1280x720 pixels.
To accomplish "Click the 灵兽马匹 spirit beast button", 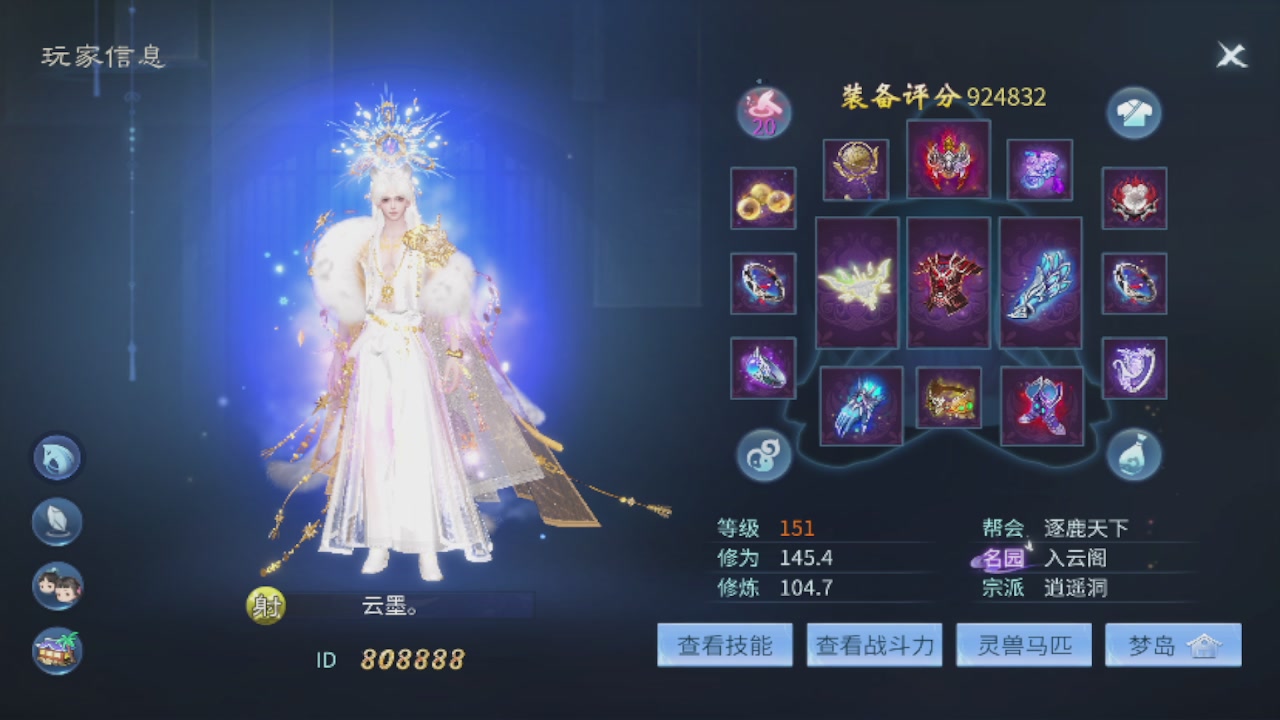I will click(1023, 645).
